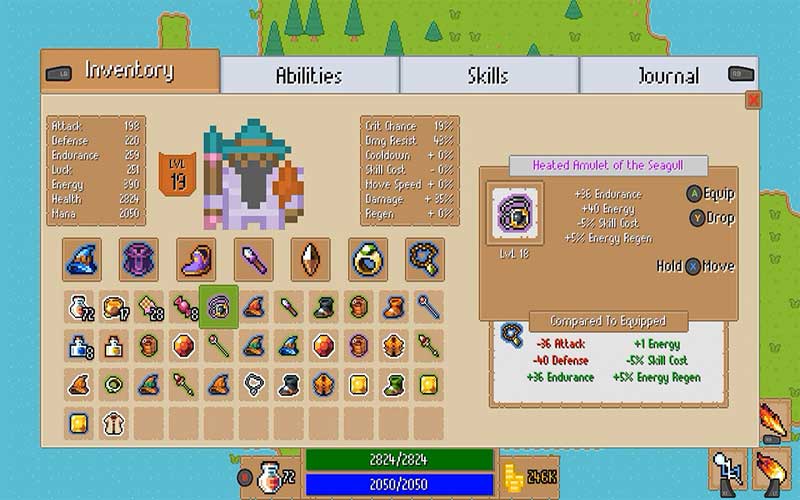Show the Journal tab
Viewport: 800px width, 500px height.
point(668,75)
